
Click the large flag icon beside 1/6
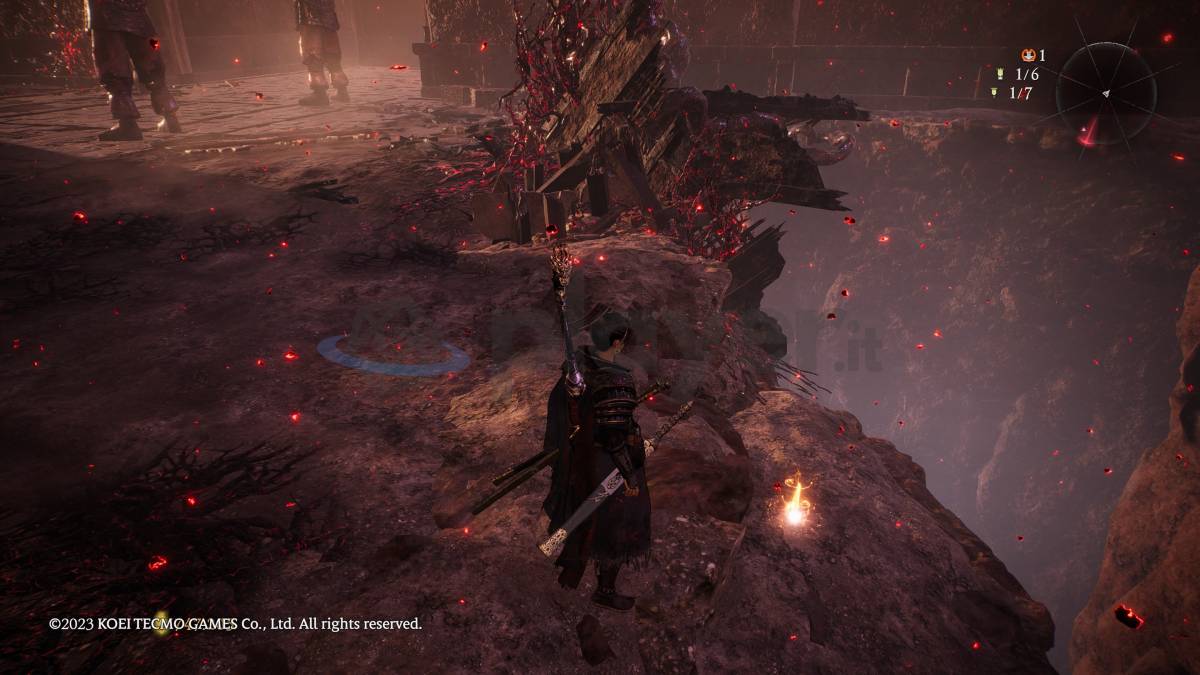(998, 74)
